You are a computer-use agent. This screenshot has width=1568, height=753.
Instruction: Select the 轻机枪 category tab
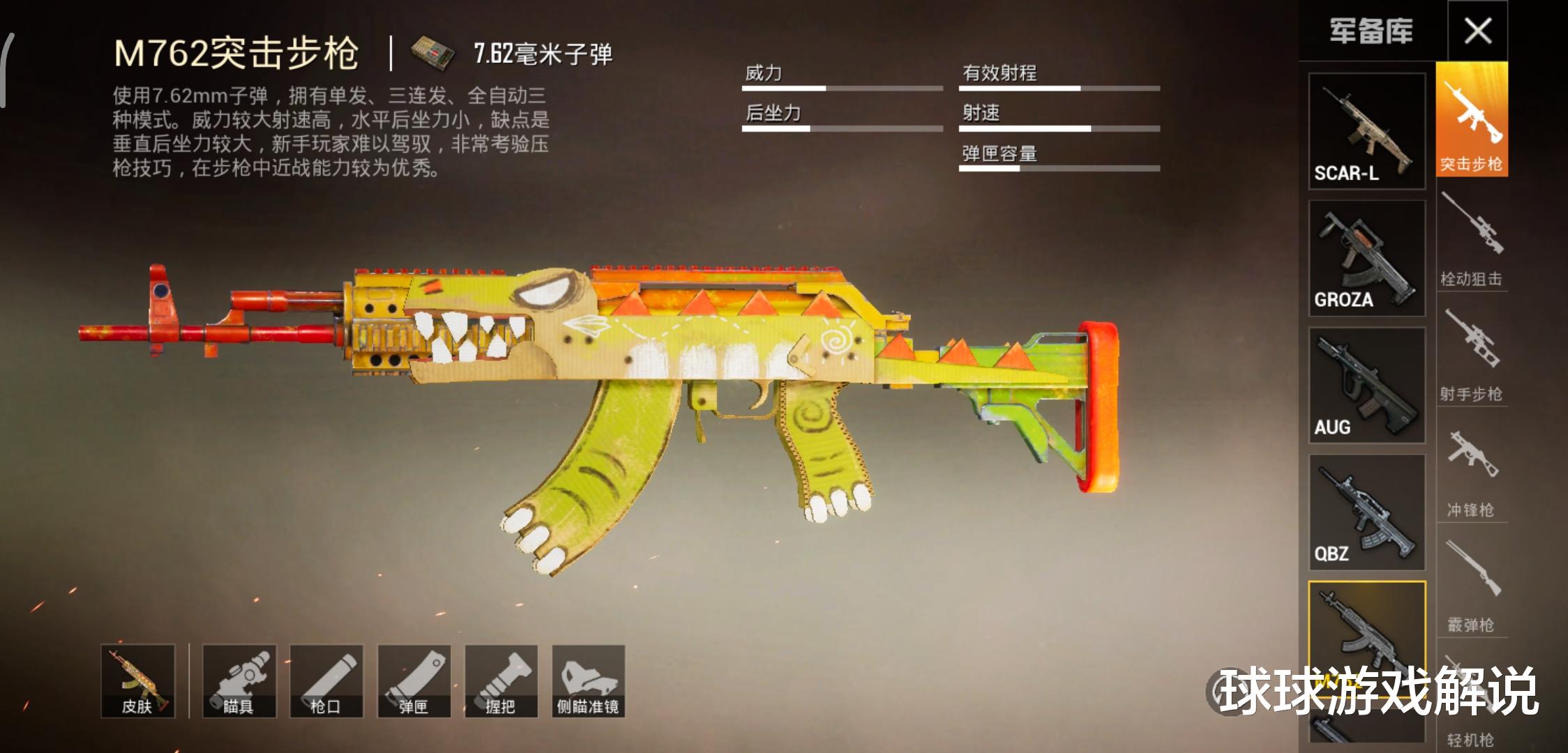(x=1472, y=725)
